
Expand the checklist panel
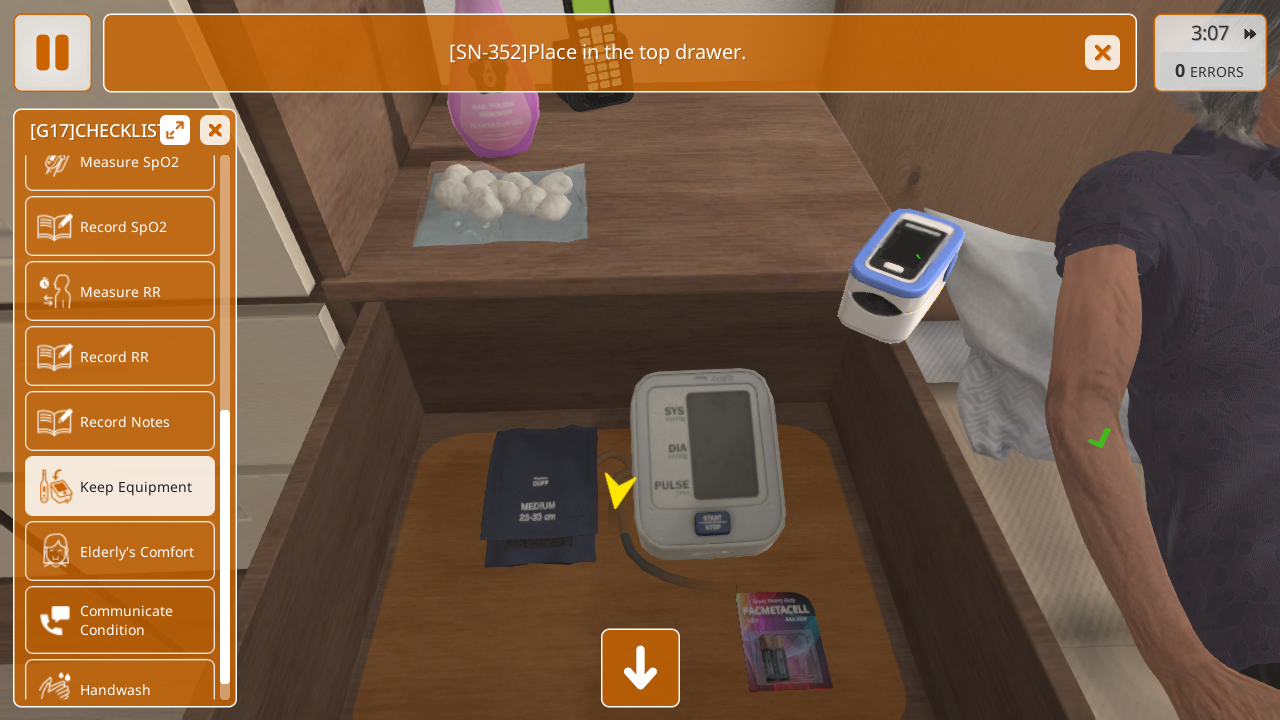click(175, 130)
